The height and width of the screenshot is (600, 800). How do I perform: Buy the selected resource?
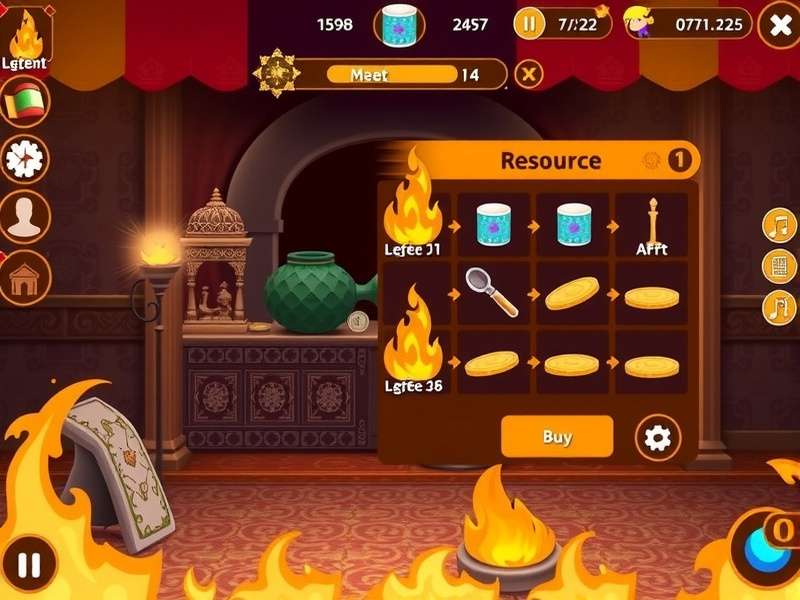point(556,437)
